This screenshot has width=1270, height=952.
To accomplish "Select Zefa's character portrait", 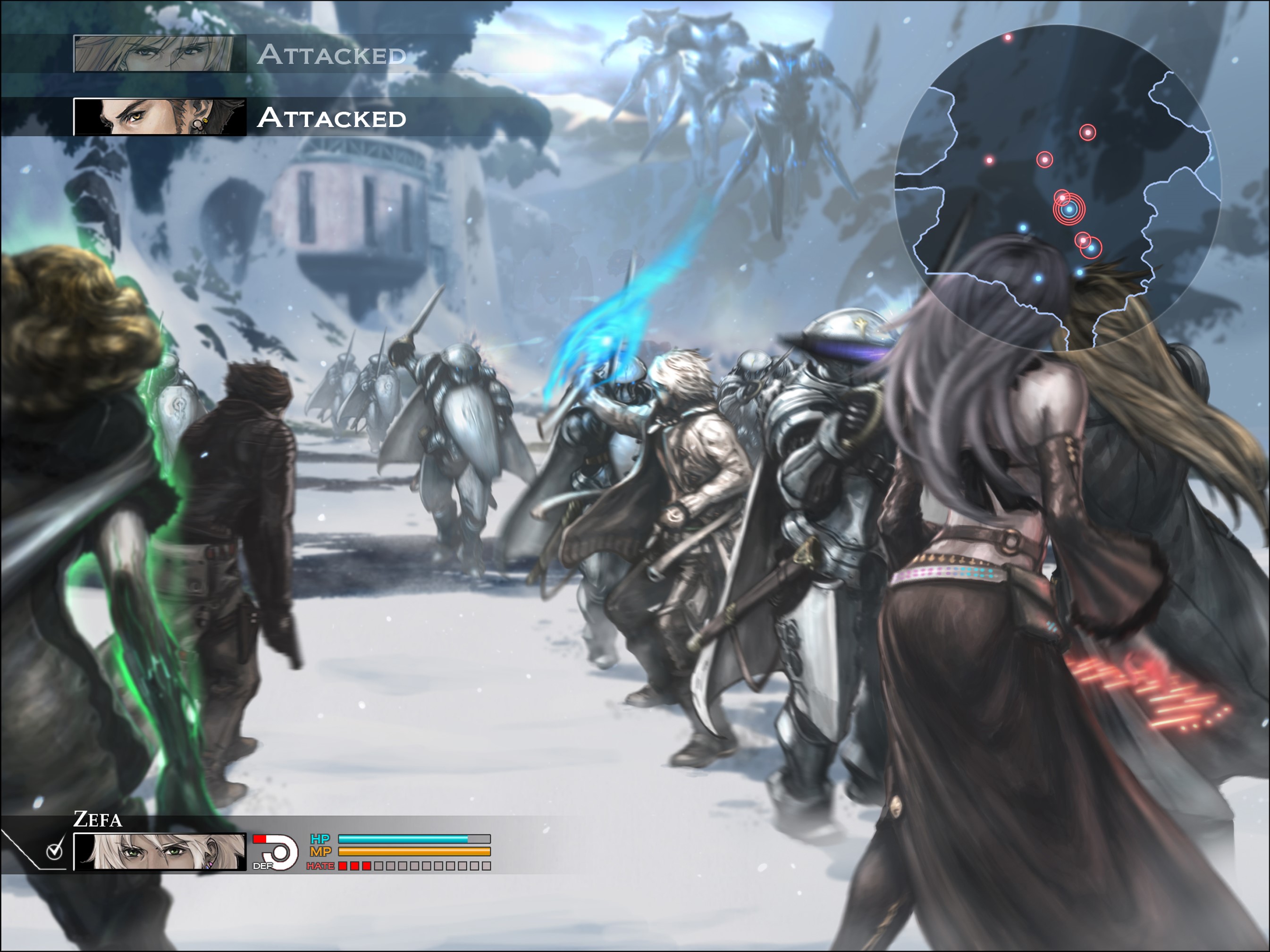I will pyautogui.click(x=160, y=852).
